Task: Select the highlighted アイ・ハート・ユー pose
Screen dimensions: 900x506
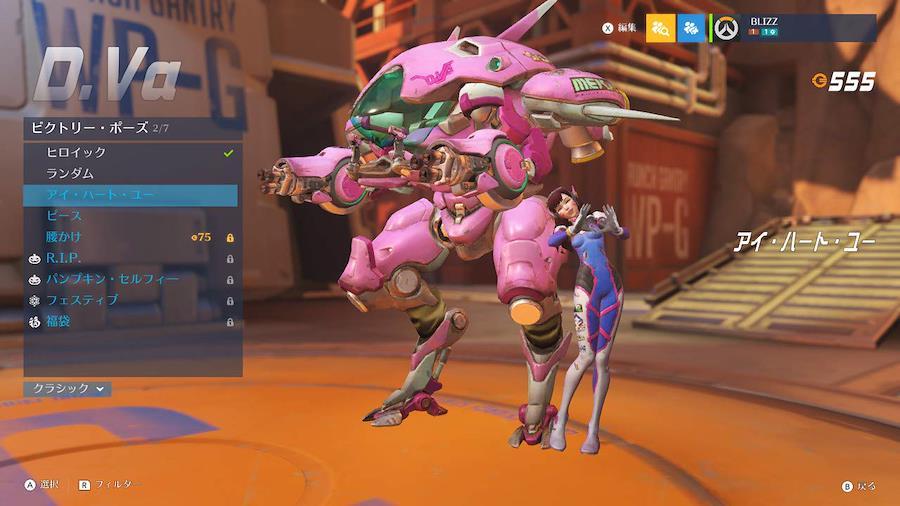Action: point(130,195)
